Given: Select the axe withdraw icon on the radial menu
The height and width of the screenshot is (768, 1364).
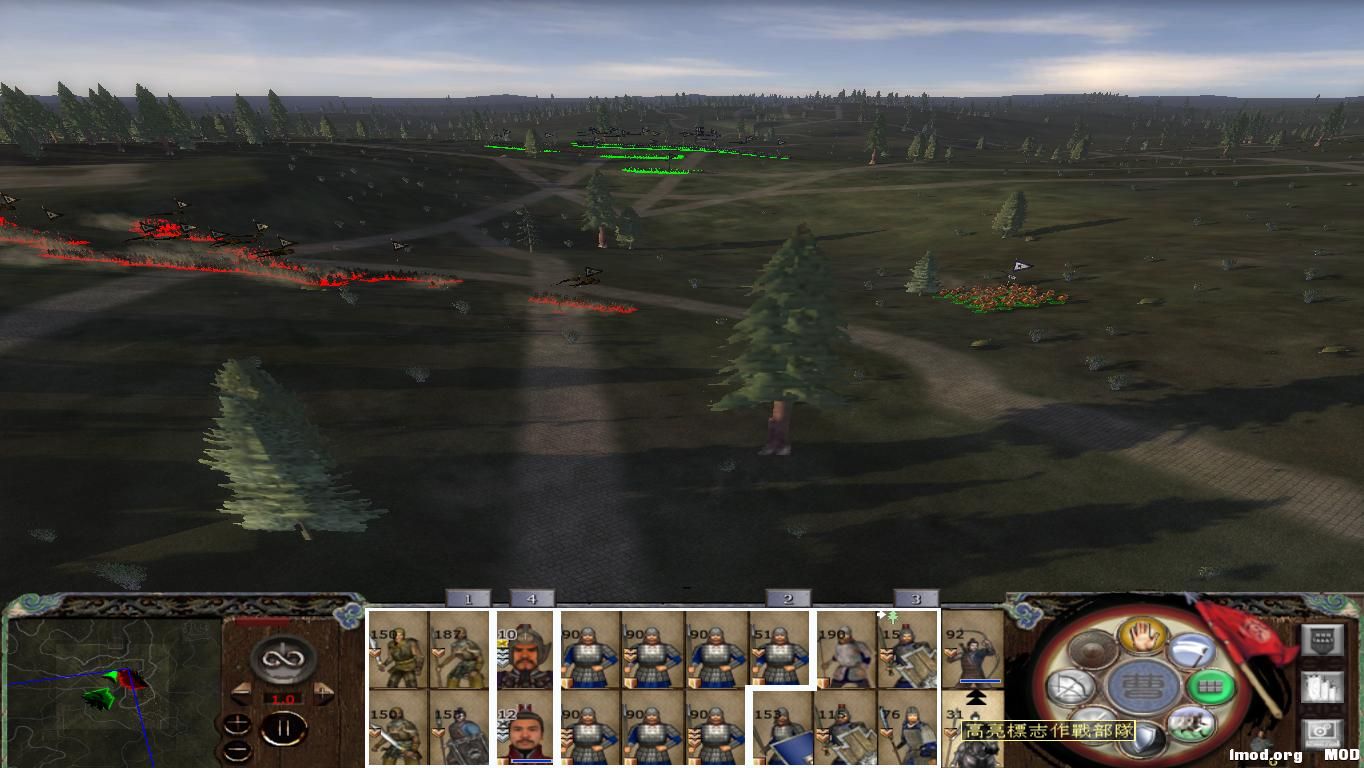Looking at the screenshot, I should 1189,650.
